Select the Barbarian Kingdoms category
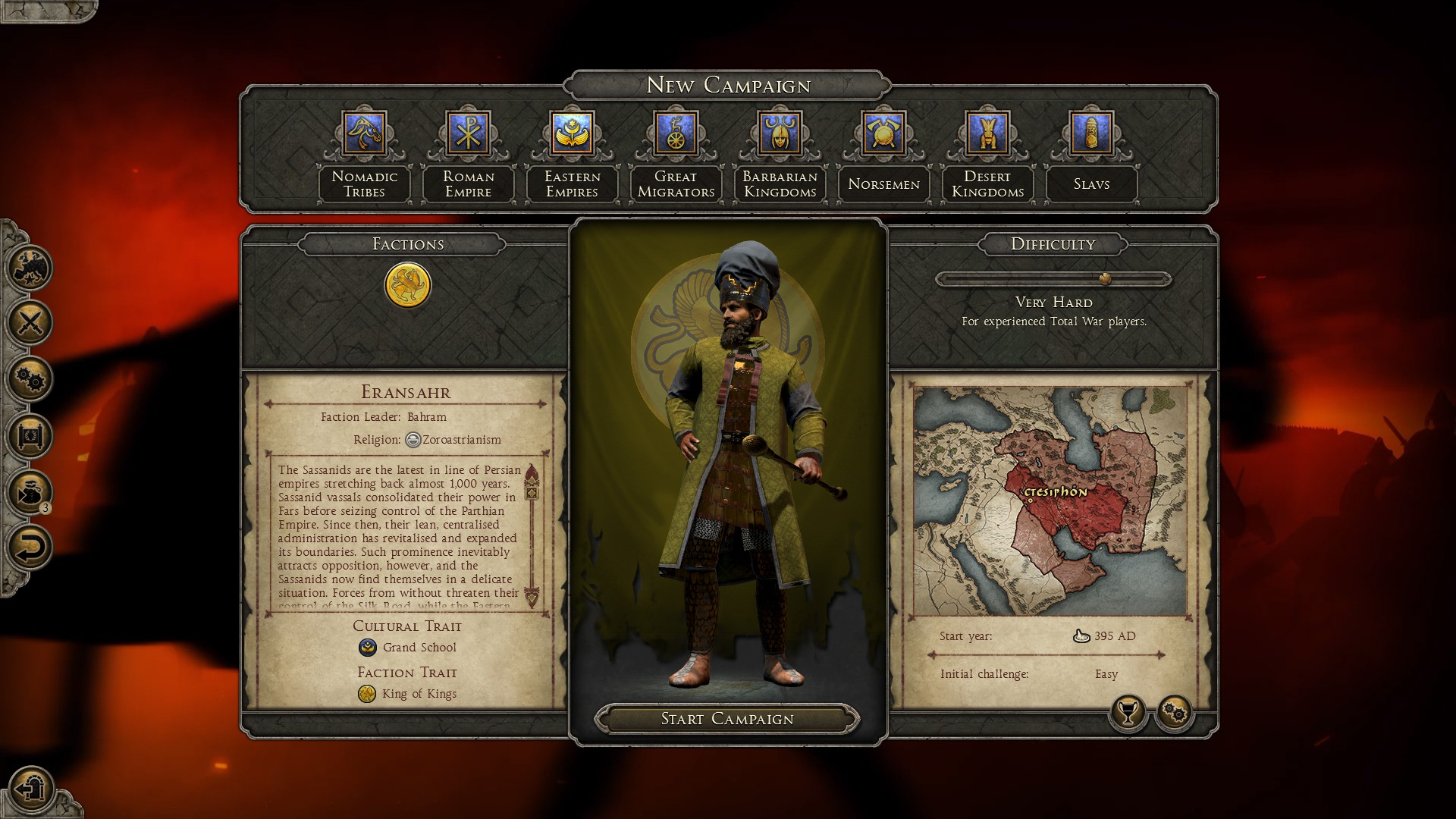1456x819 pixels. tap(780, 133)
